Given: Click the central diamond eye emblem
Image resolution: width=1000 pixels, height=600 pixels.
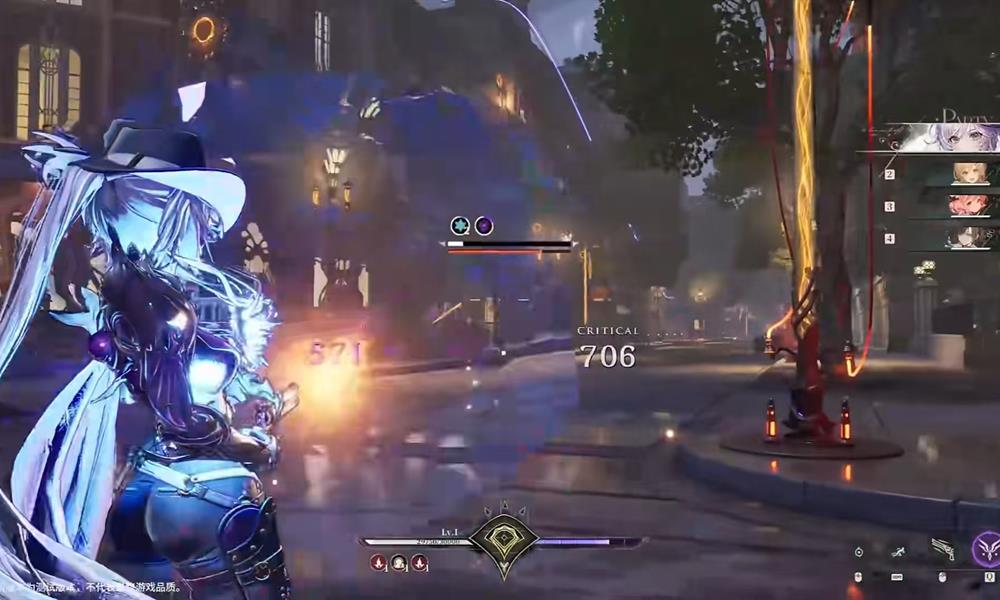Looking at the screenshot, I should [504, 540].
